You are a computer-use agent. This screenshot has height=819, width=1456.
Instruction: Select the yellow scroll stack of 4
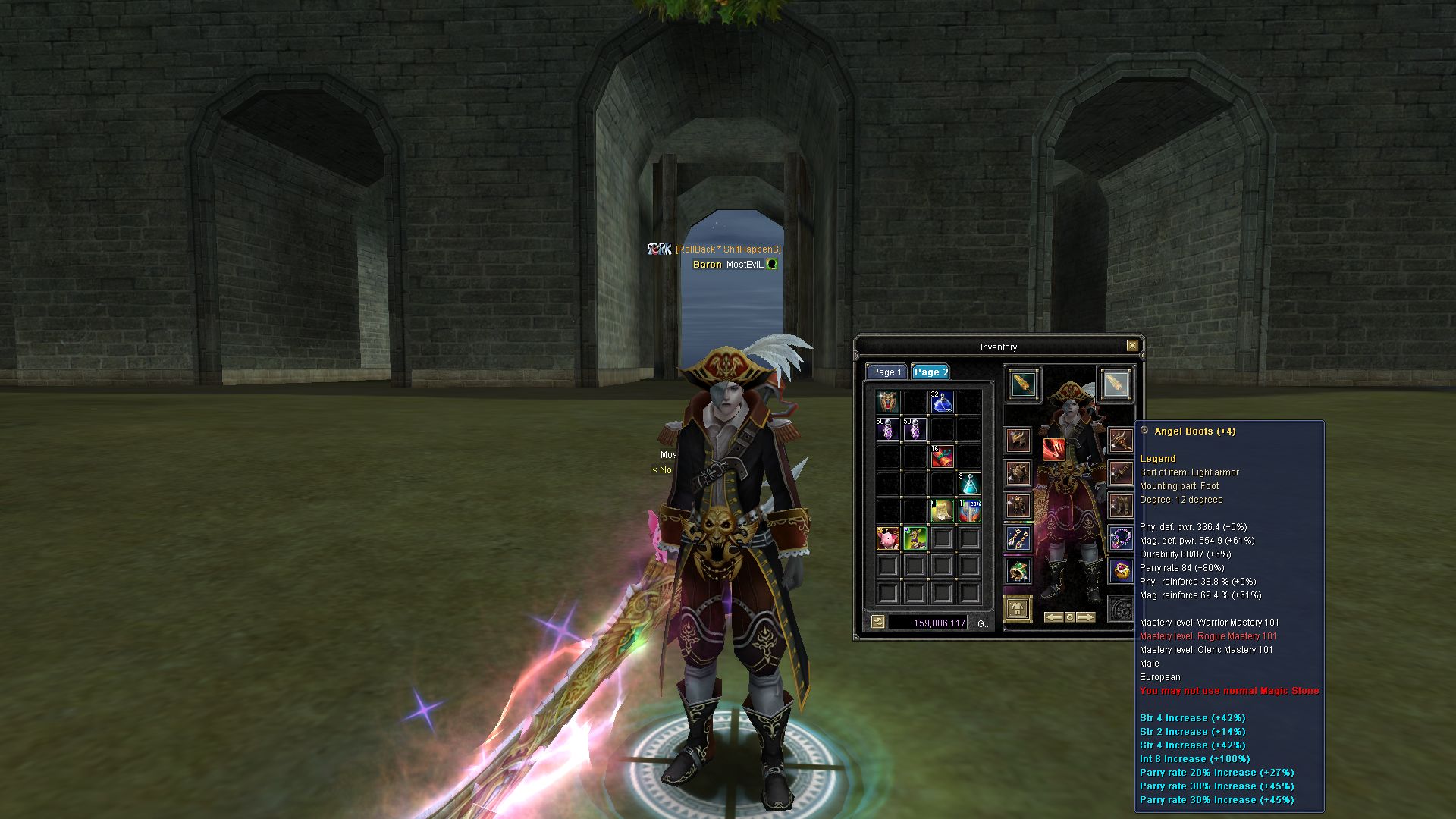[942, 511]
